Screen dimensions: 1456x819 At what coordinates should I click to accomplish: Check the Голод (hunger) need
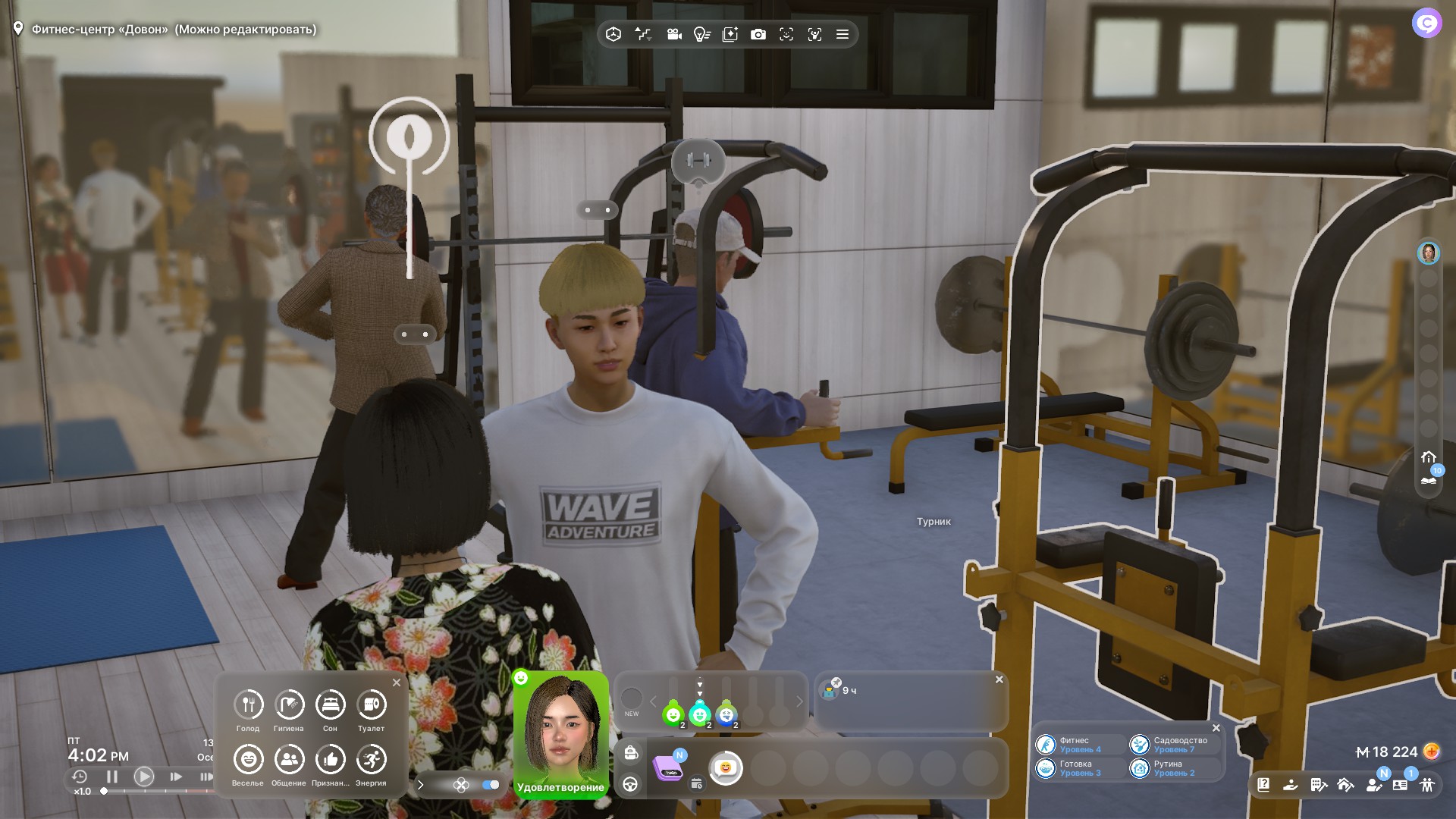[248, 705]
